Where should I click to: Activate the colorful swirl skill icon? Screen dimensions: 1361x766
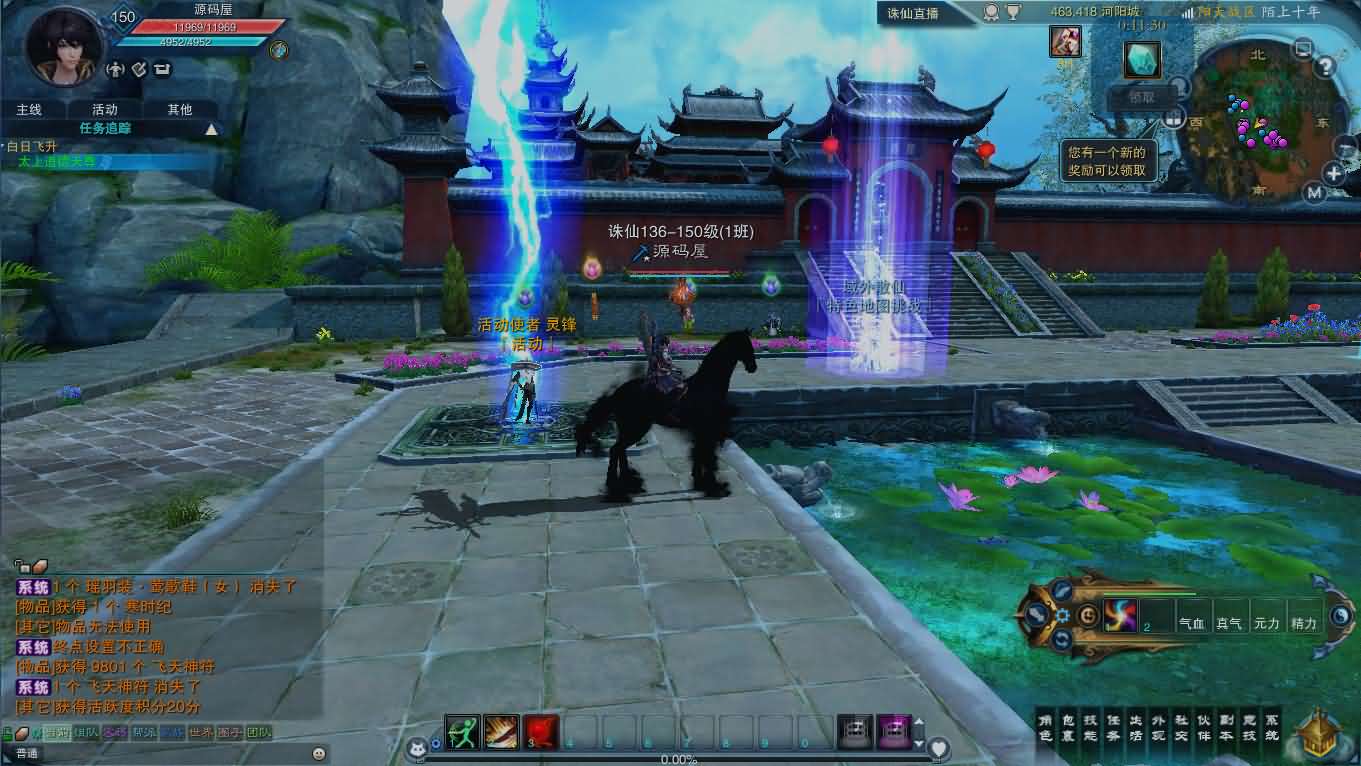1120,615
